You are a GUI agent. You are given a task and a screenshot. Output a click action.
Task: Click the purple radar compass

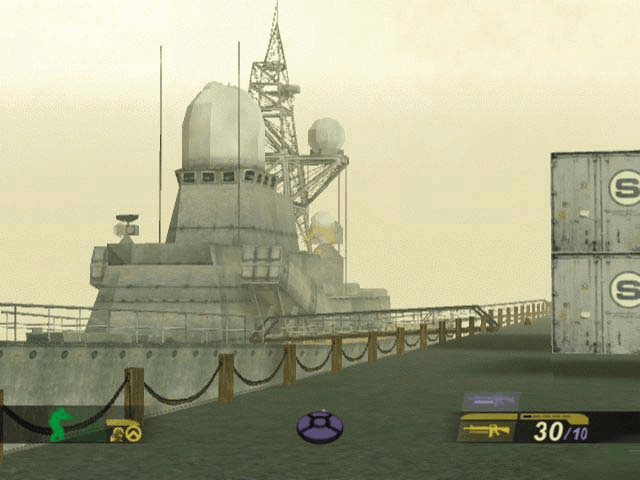click(x=319, y=427)
